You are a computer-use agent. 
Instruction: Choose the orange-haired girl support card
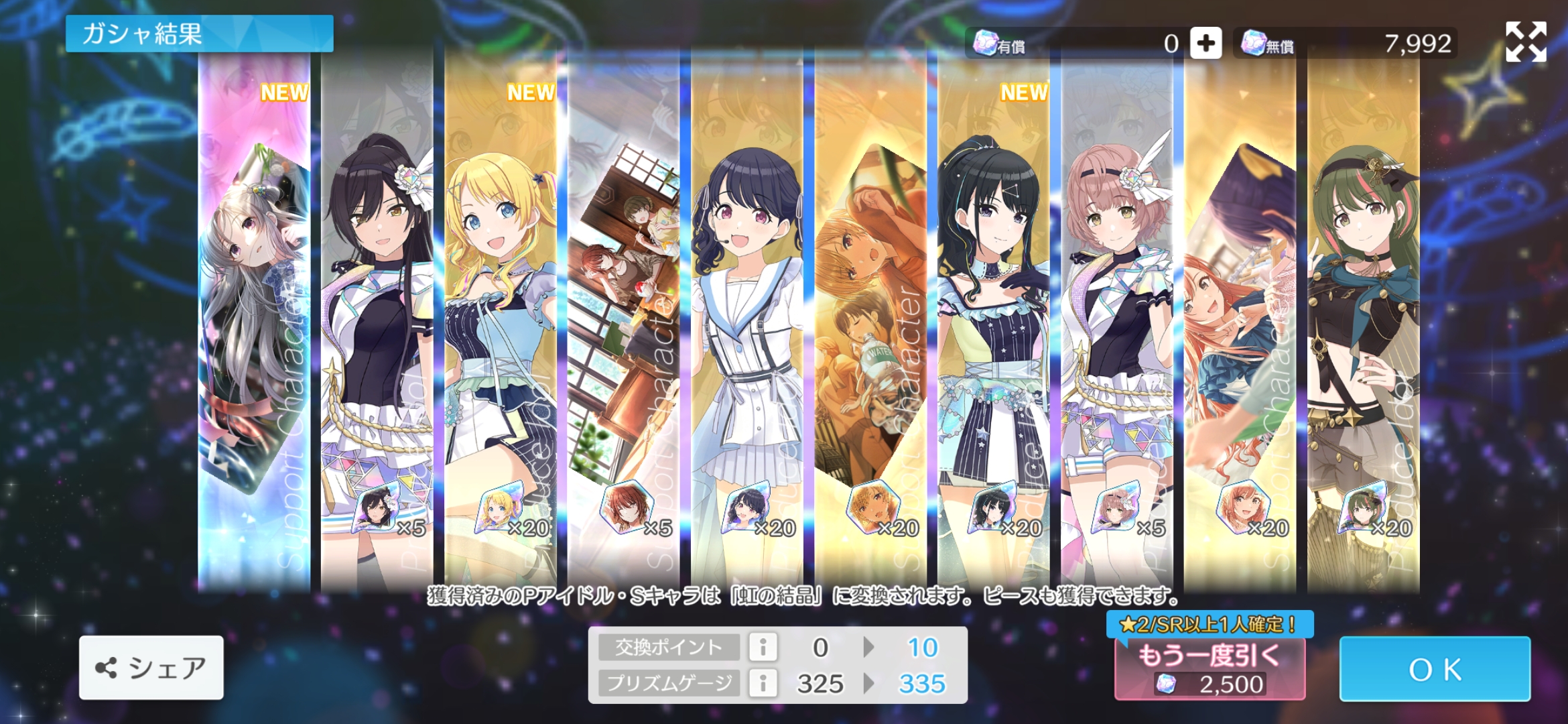1240,322
